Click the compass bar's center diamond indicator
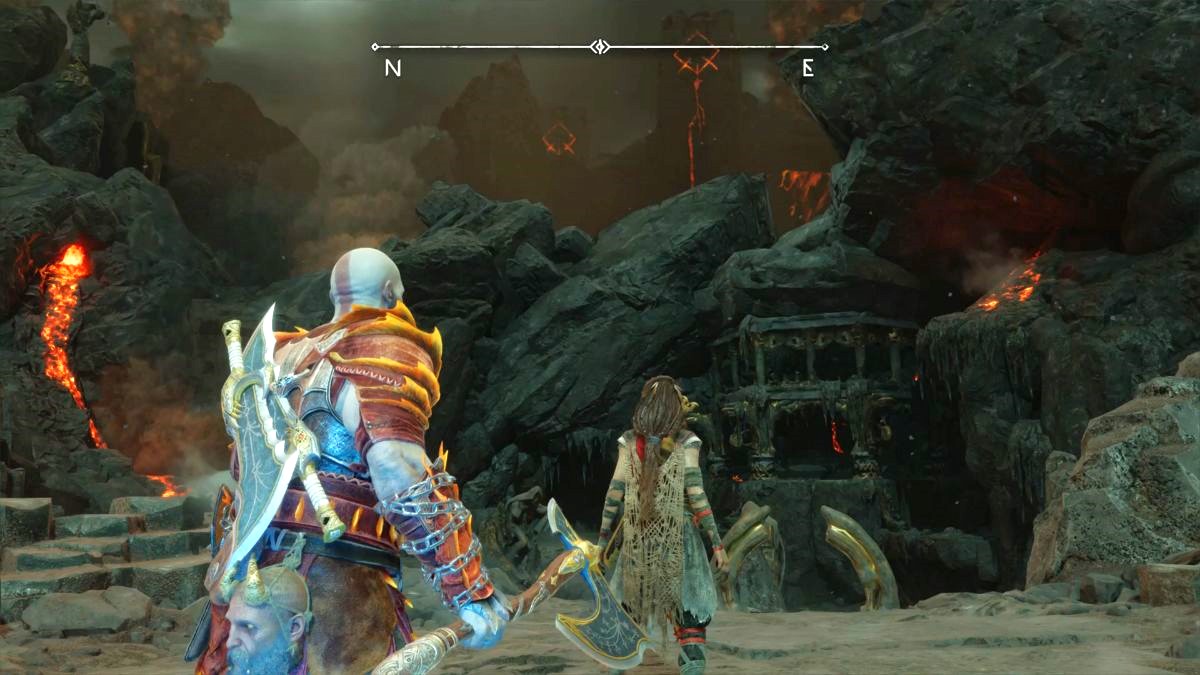The height and width of the screenshot is (675, 1200). click(599, 47)
